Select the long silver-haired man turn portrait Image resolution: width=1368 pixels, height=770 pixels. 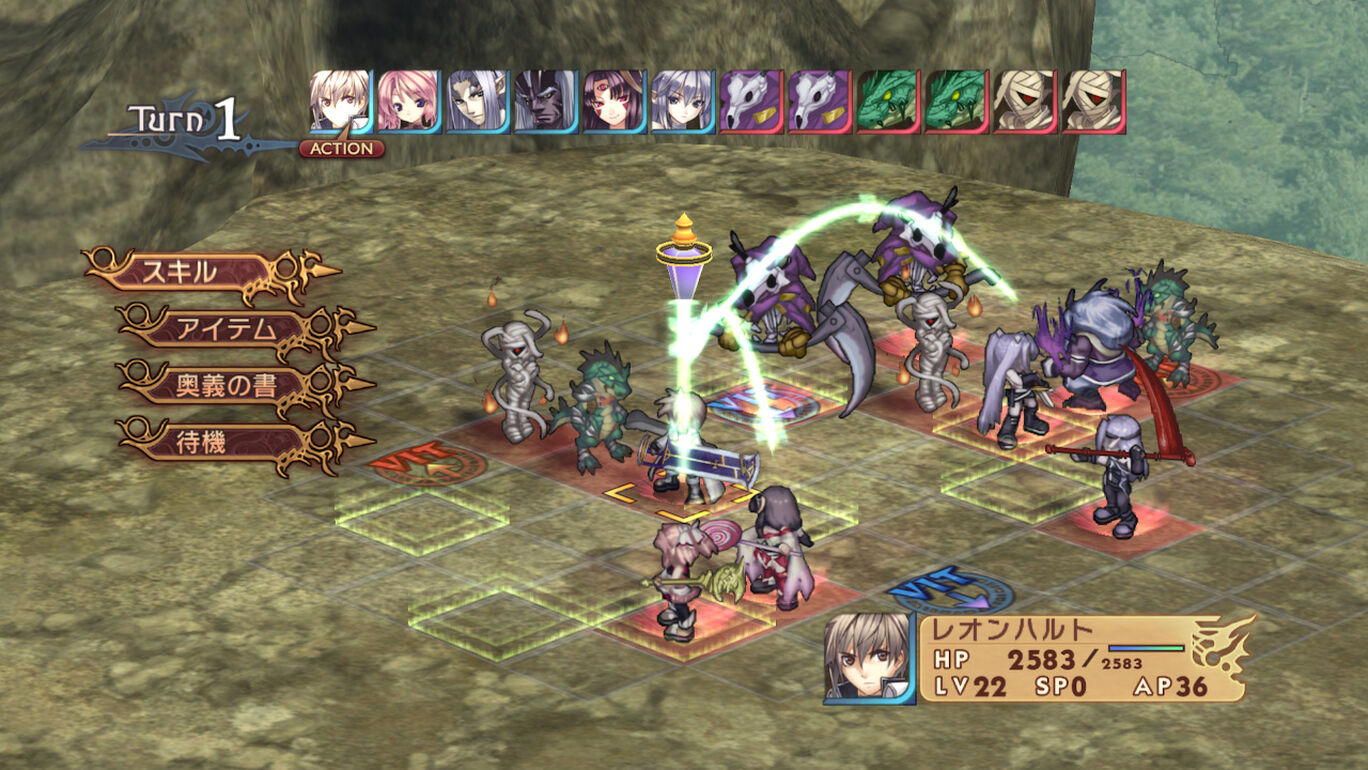[x=477, y=101]
